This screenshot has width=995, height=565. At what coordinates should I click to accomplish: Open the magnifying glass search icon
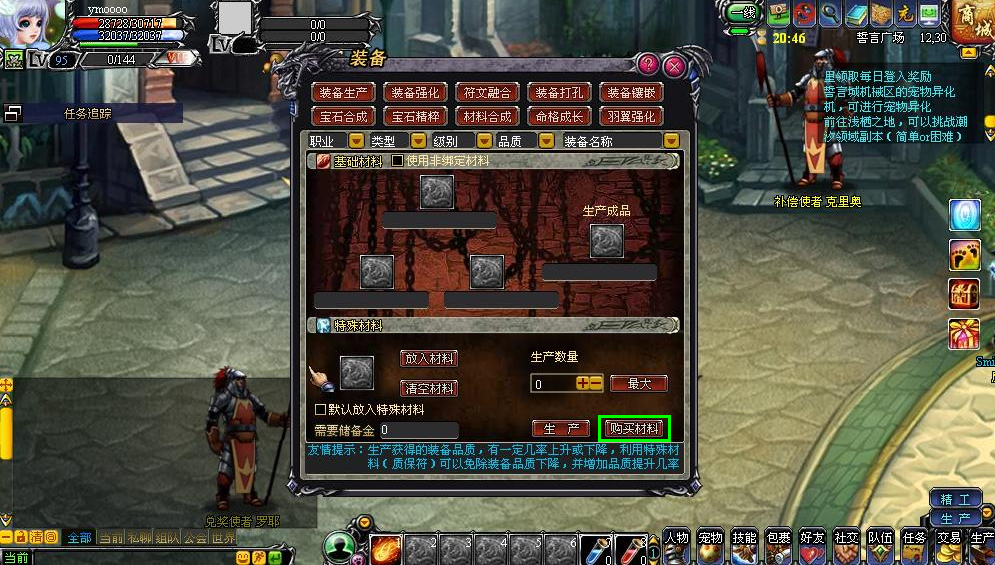tap(829, 14)
